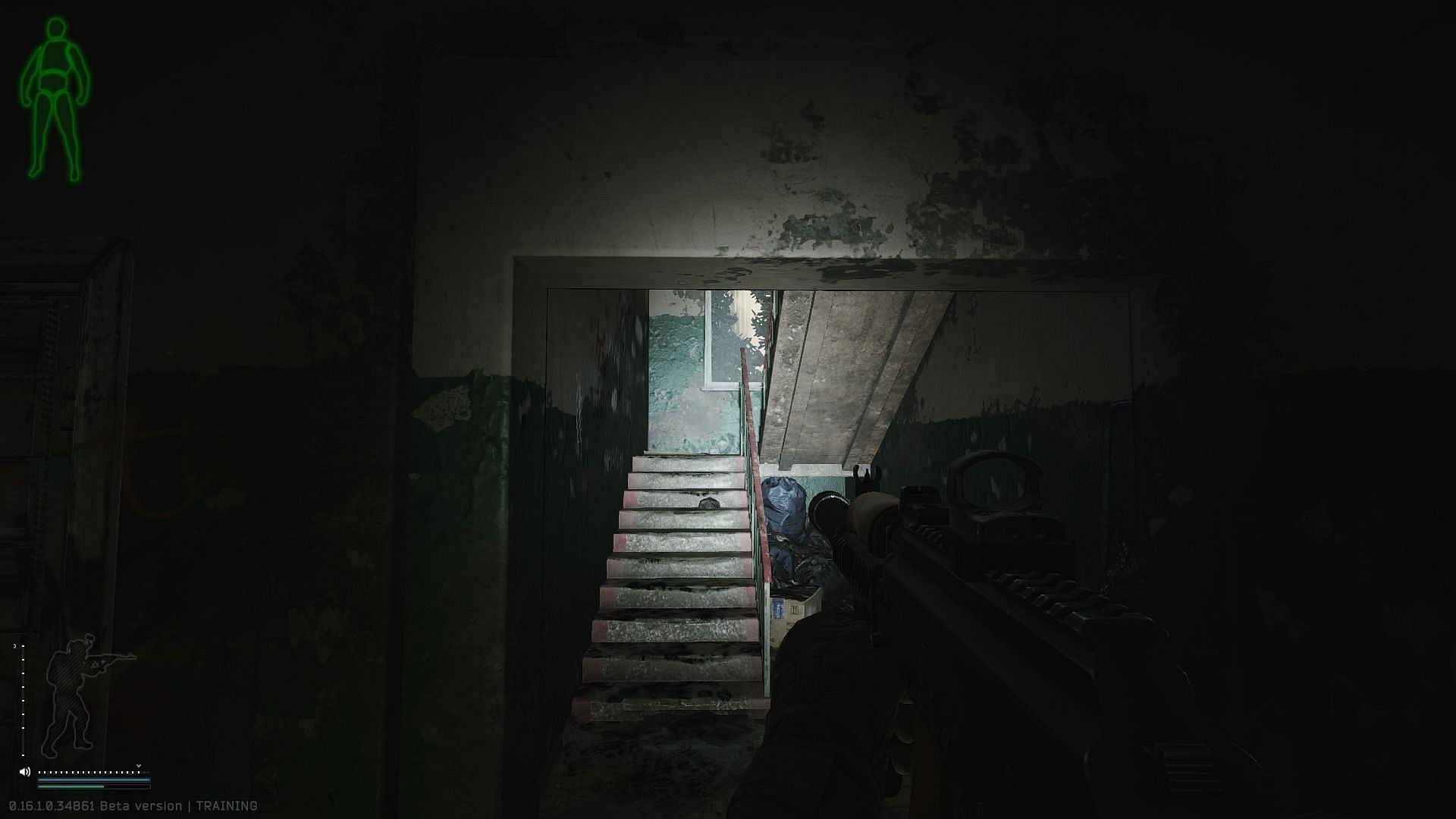The image size is (1456, 819).
Task: Click the chevron above the noise meter
Action: pos(139,767)
